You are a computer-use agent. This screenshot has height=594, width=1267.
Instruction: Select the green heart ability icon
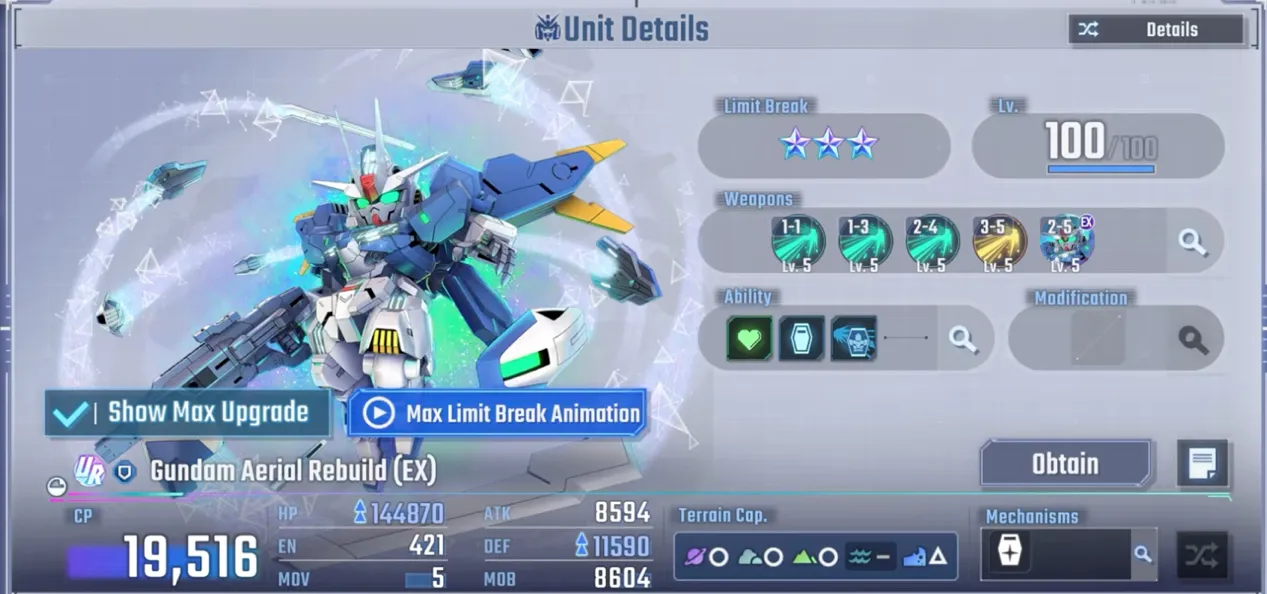coord(749,338)
